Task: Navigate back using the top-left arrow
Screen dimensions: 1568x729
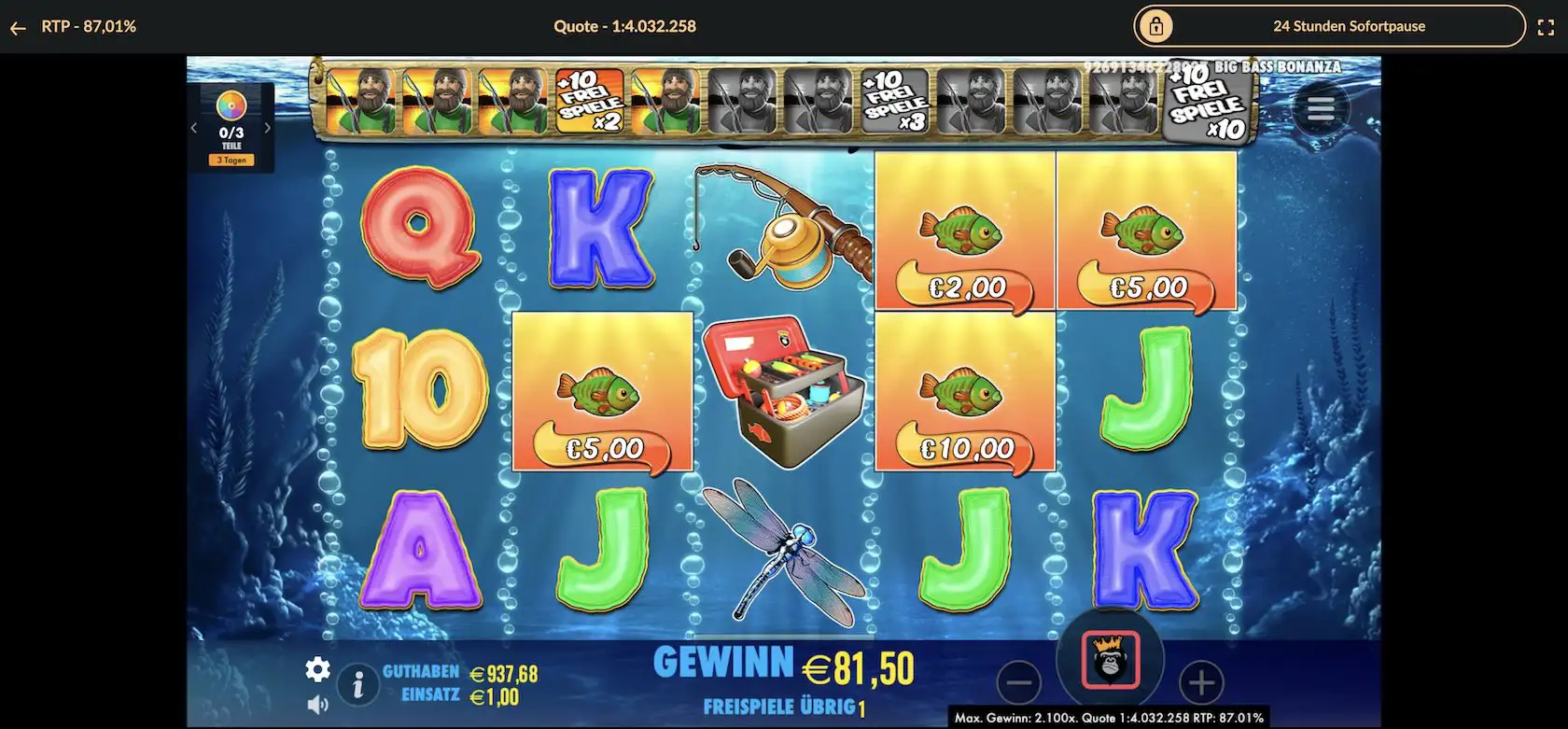Action: click(17, 26)
